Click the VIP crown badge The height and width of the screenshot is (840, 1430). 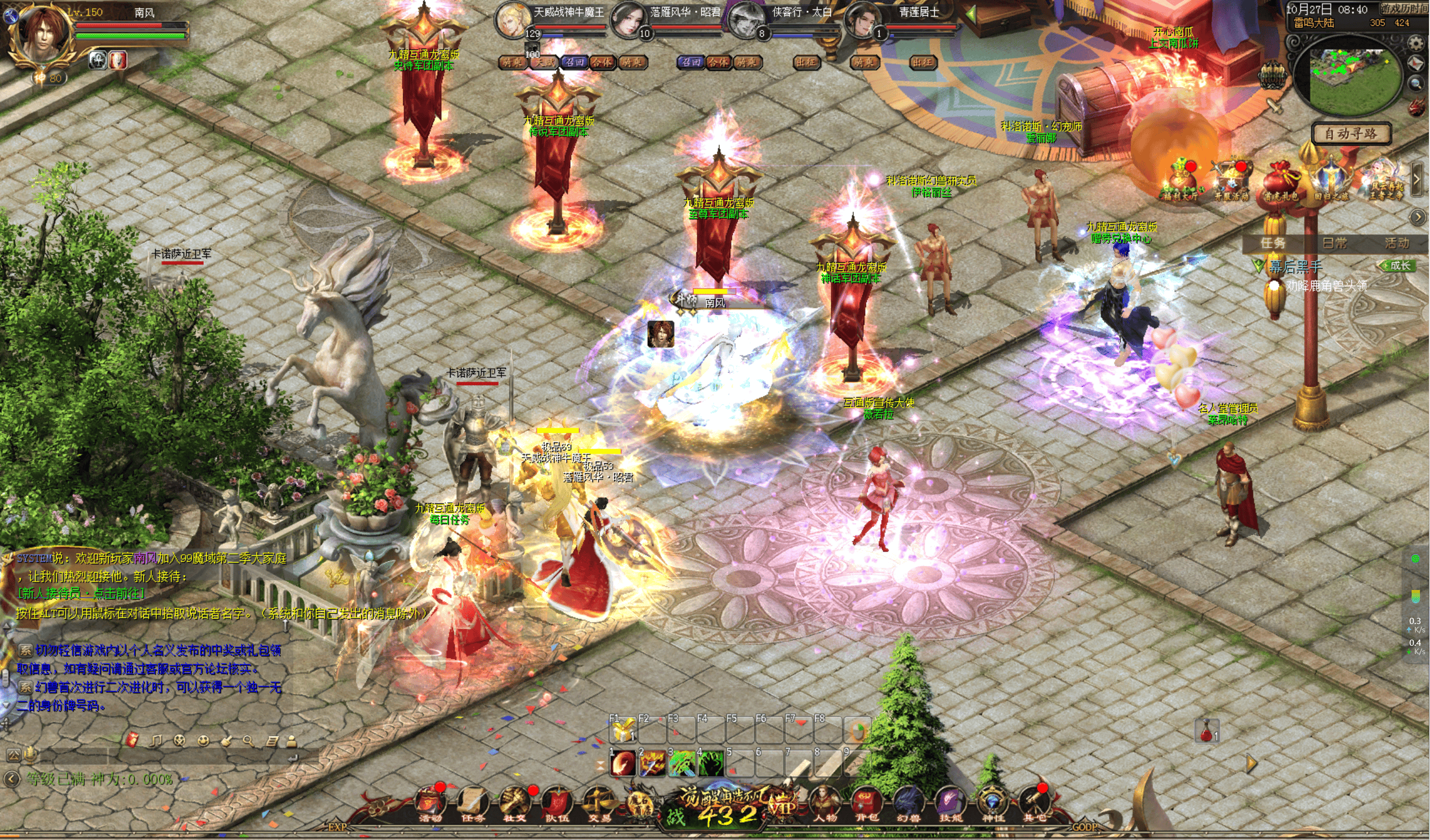pyautogui.click(x=782, y=803)
